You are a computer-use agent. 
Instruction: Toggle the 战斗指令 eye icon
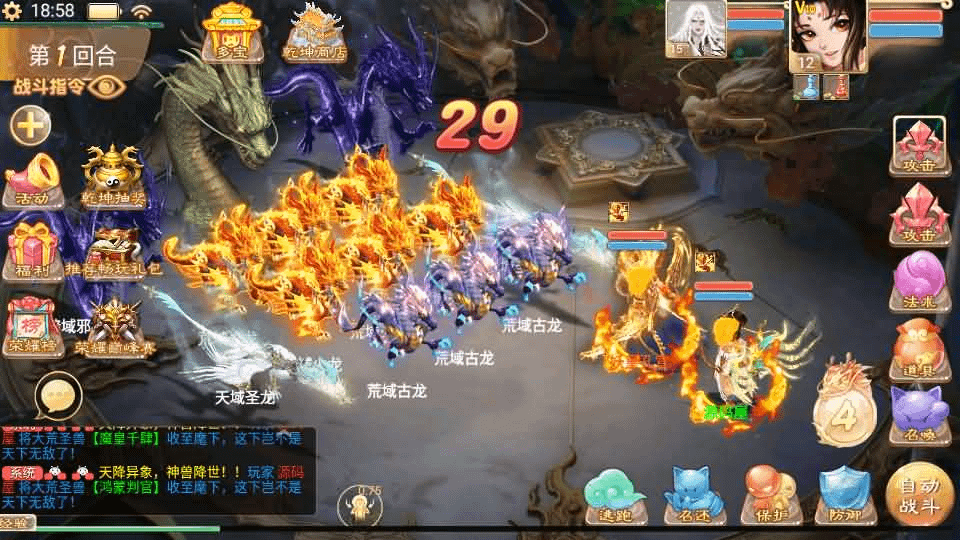[103, 86]
